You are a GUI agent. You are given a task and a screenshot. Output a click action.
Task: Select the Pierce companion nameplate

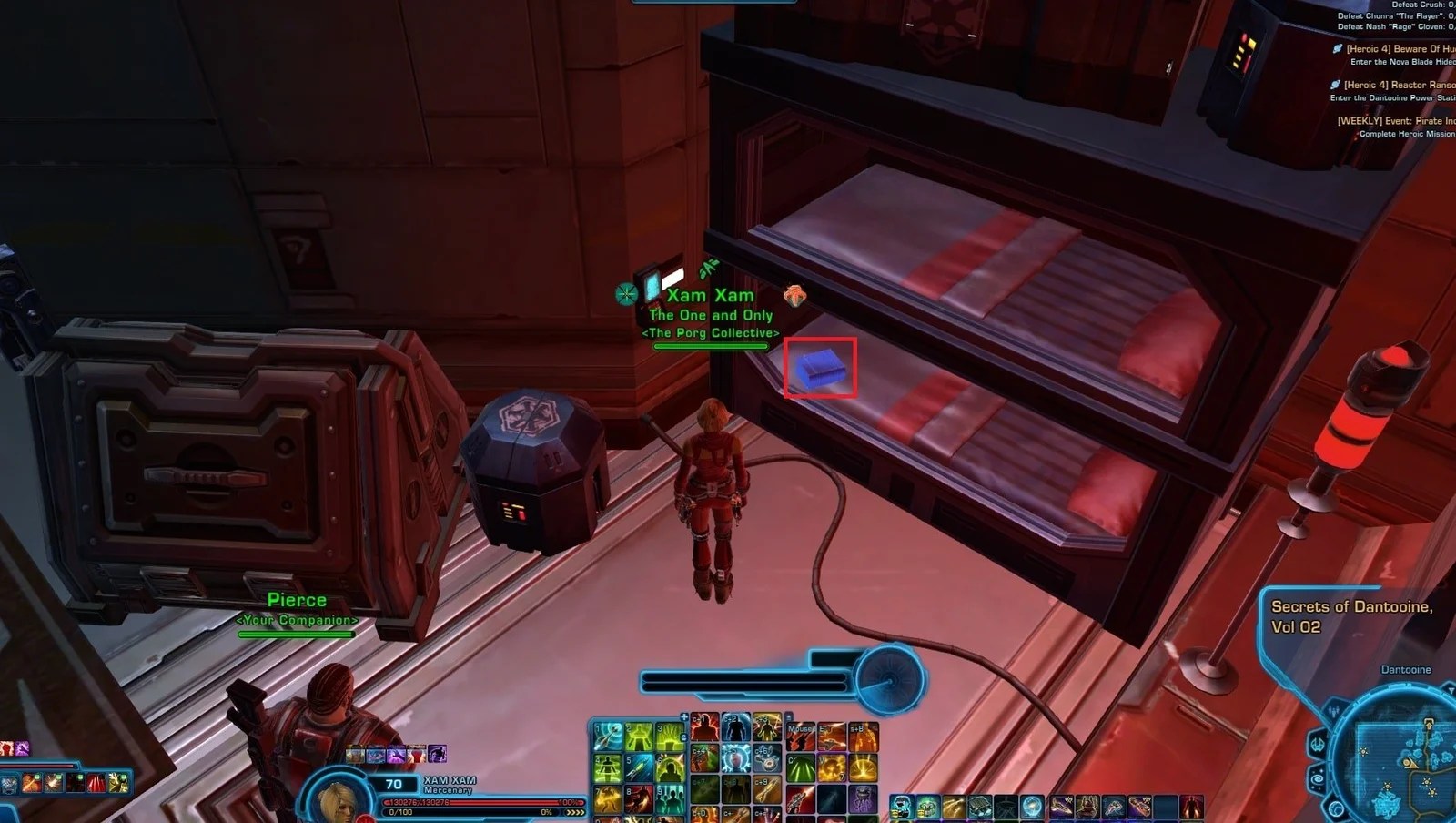click(x=297, y=601)
